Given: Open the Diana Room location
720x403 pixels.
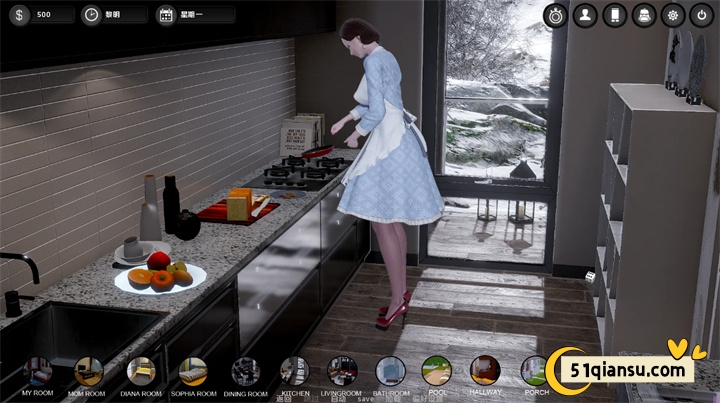Looking at the screenshot, I should point(141,371).
